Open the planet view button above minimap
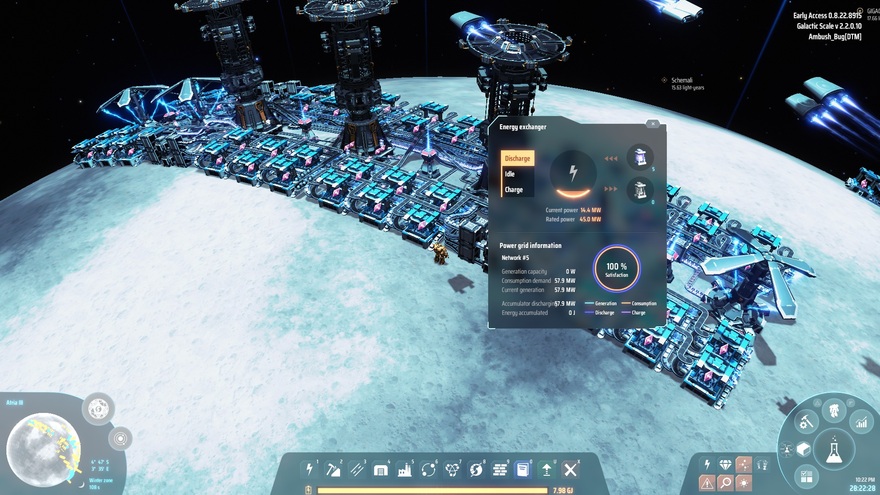 [98, 408]
